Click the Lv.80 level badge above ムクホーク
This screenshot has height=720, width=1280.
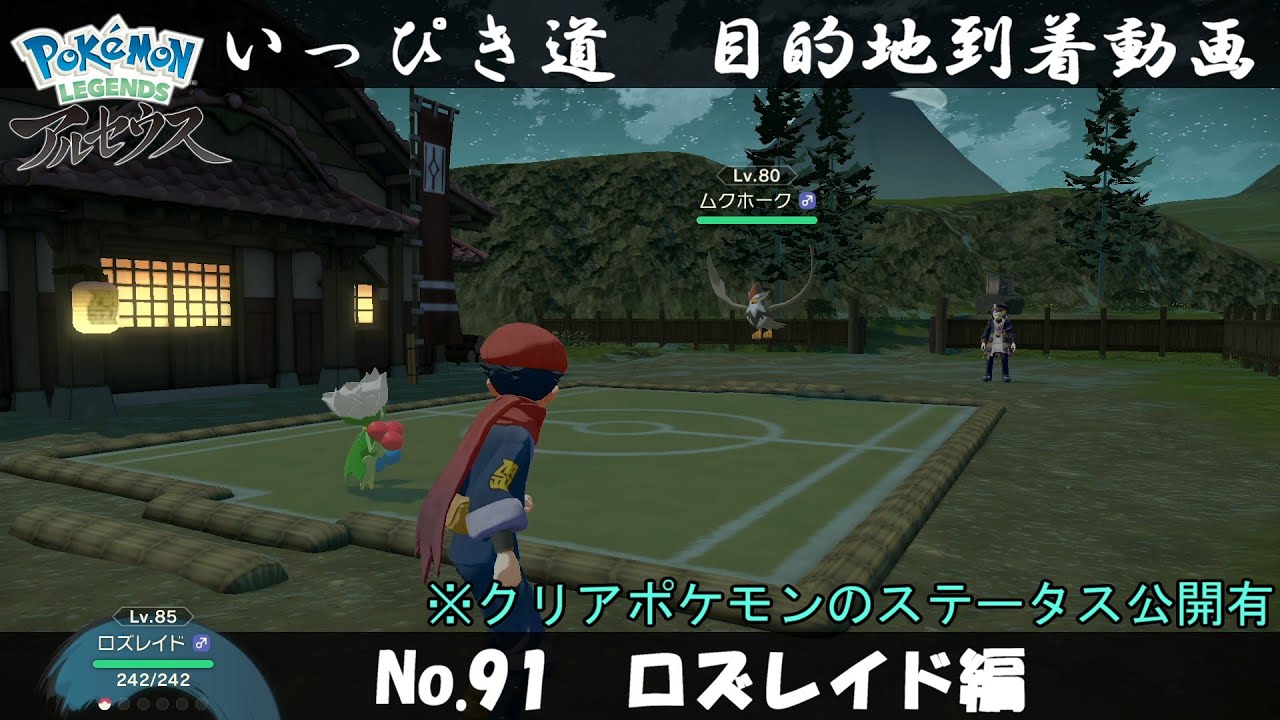[x=757, y=176]
